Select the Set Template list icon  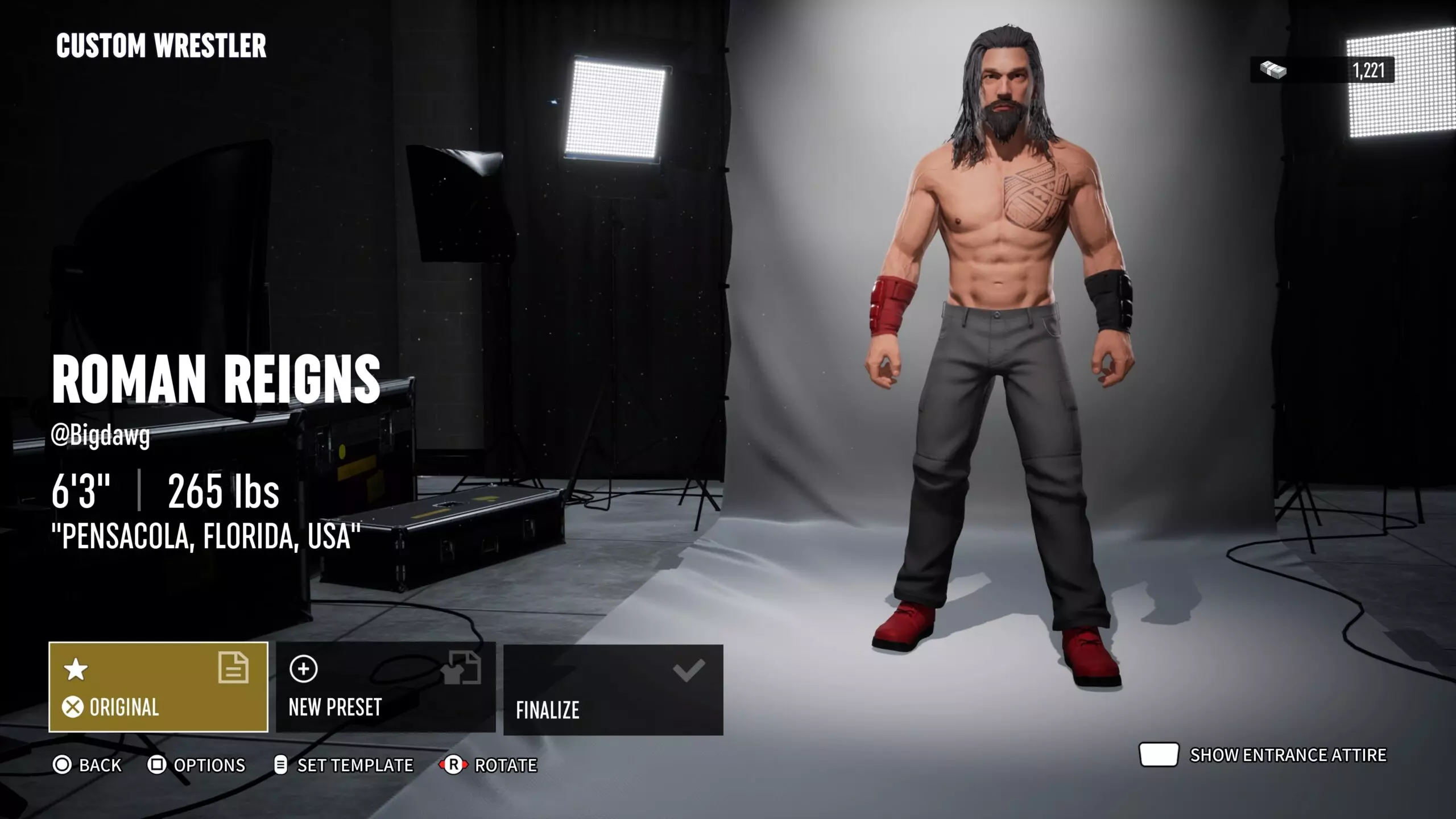pos(281,766)
